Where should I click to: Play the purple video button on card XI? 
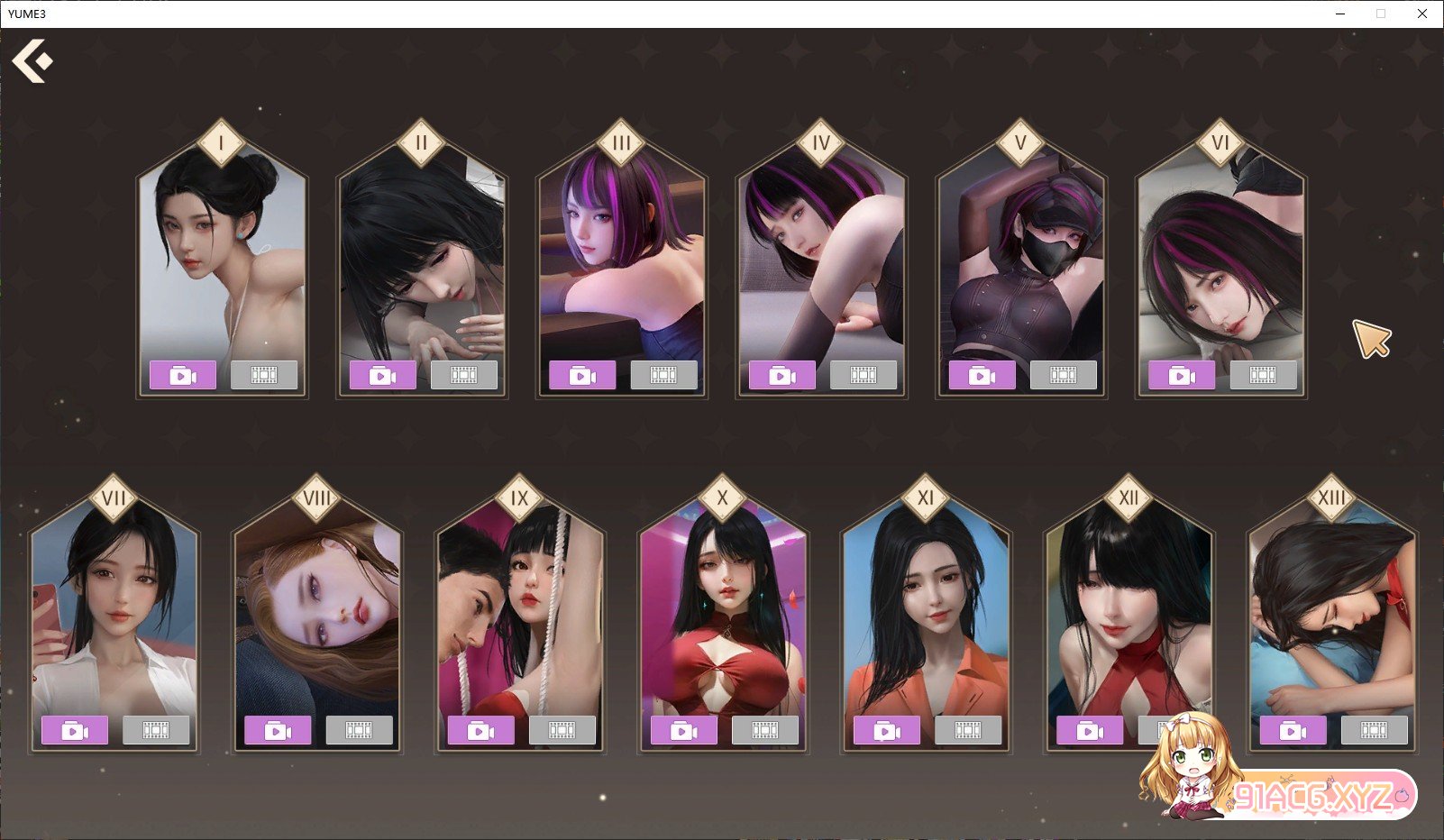point(886,730)
